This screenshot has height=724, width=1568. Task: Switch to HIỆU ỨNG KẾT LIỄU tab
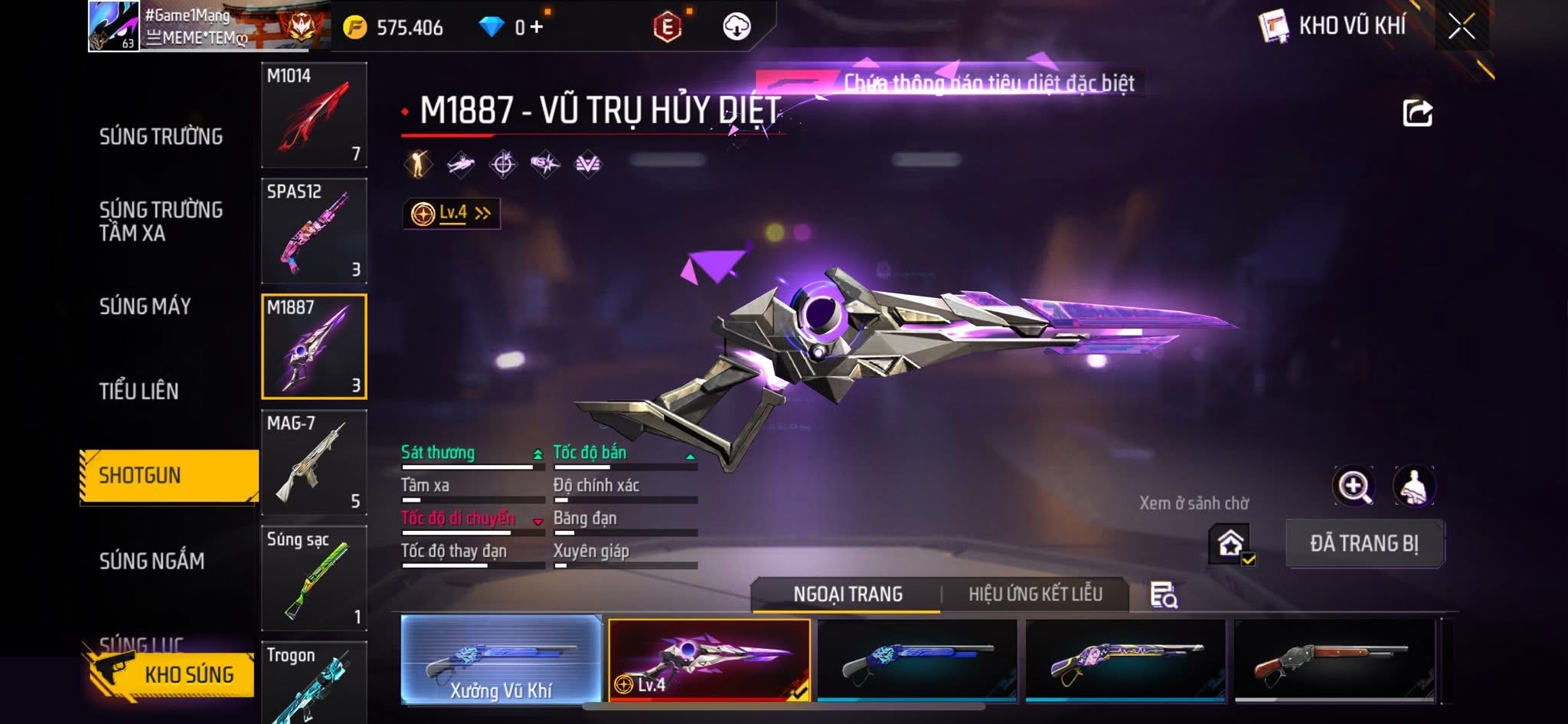point(1035,595)
